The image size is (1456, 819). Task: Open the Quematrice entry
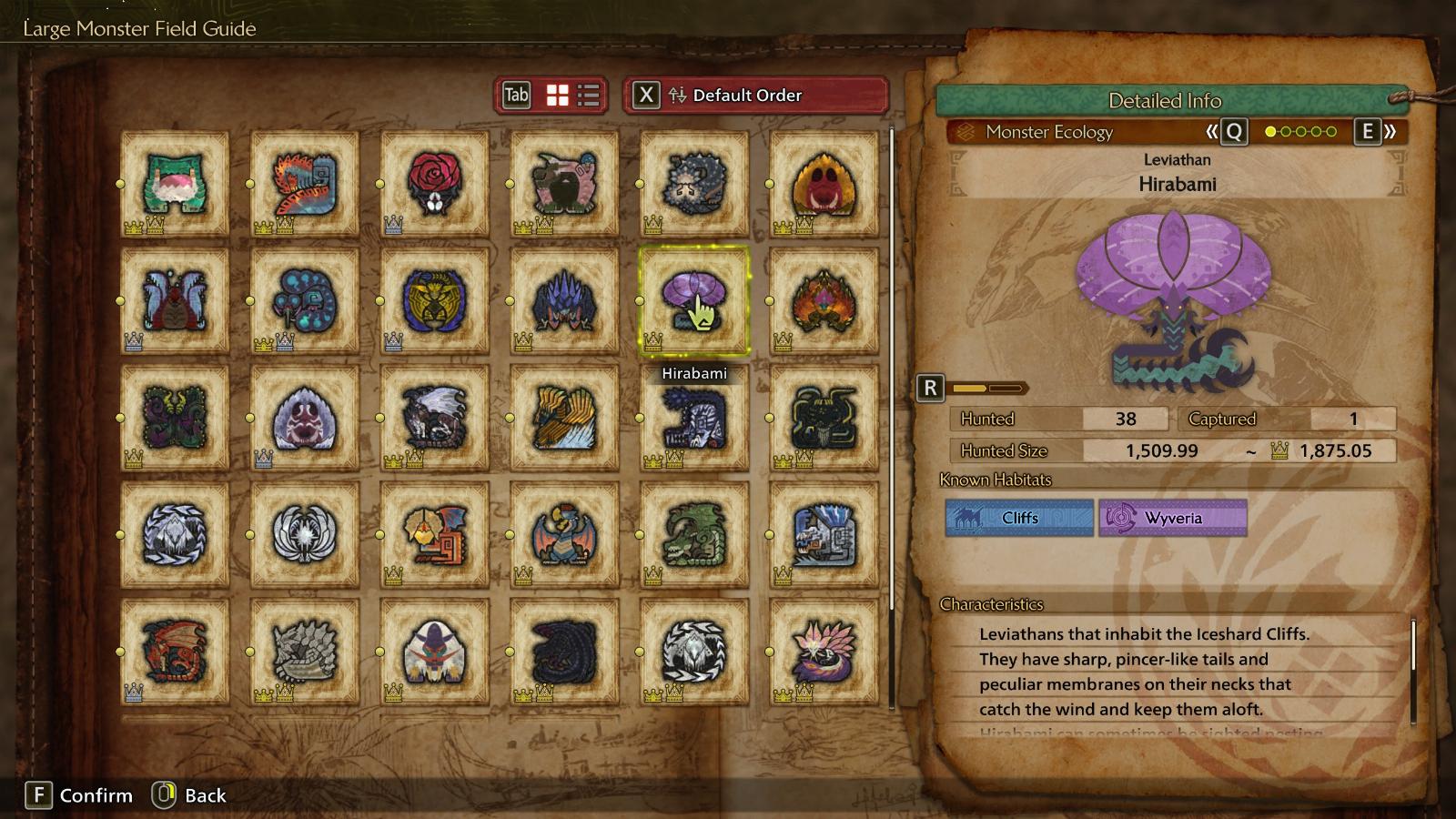click(x=305, y=184)
